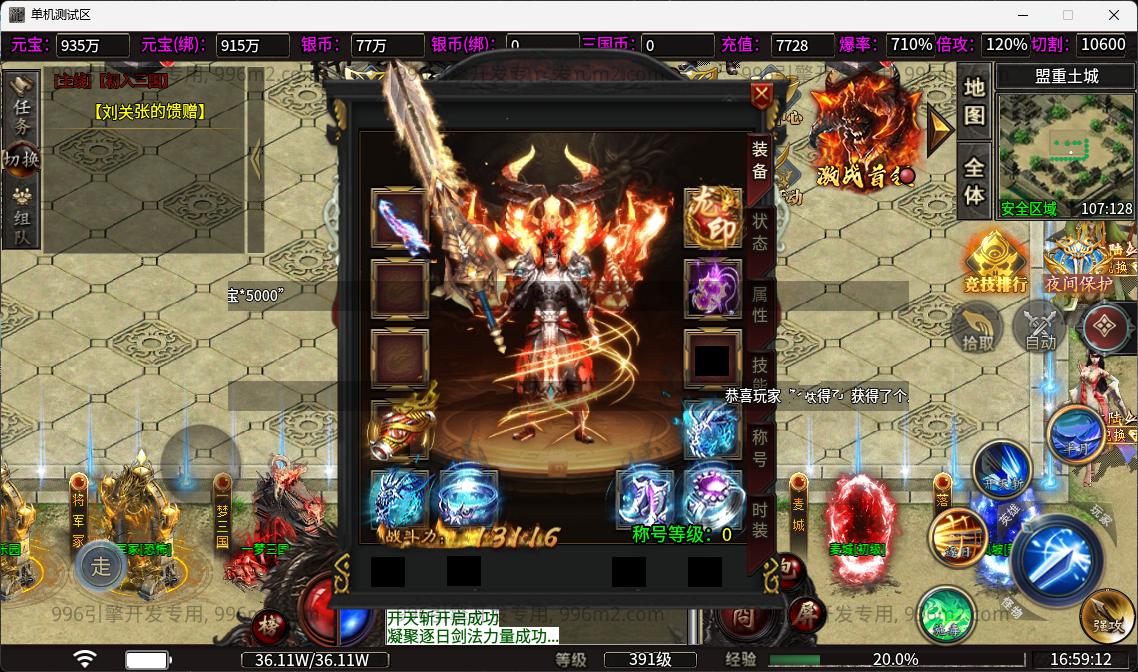Viewport: 1138px width, 672px height.
Task: Open the 地图 map button
Action: (974, 101)
